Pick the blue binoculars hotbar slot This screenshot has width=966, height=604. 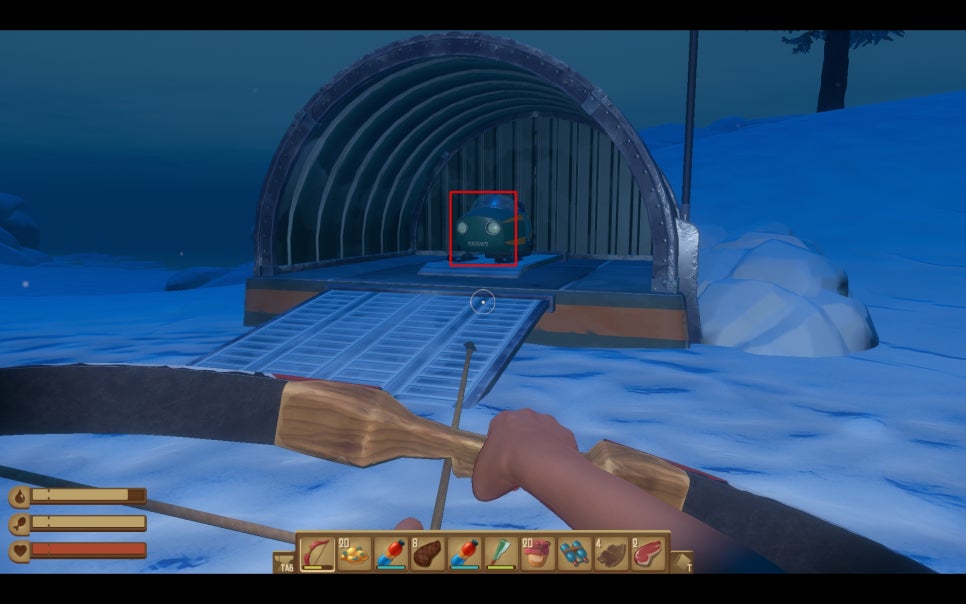point(574,552)
